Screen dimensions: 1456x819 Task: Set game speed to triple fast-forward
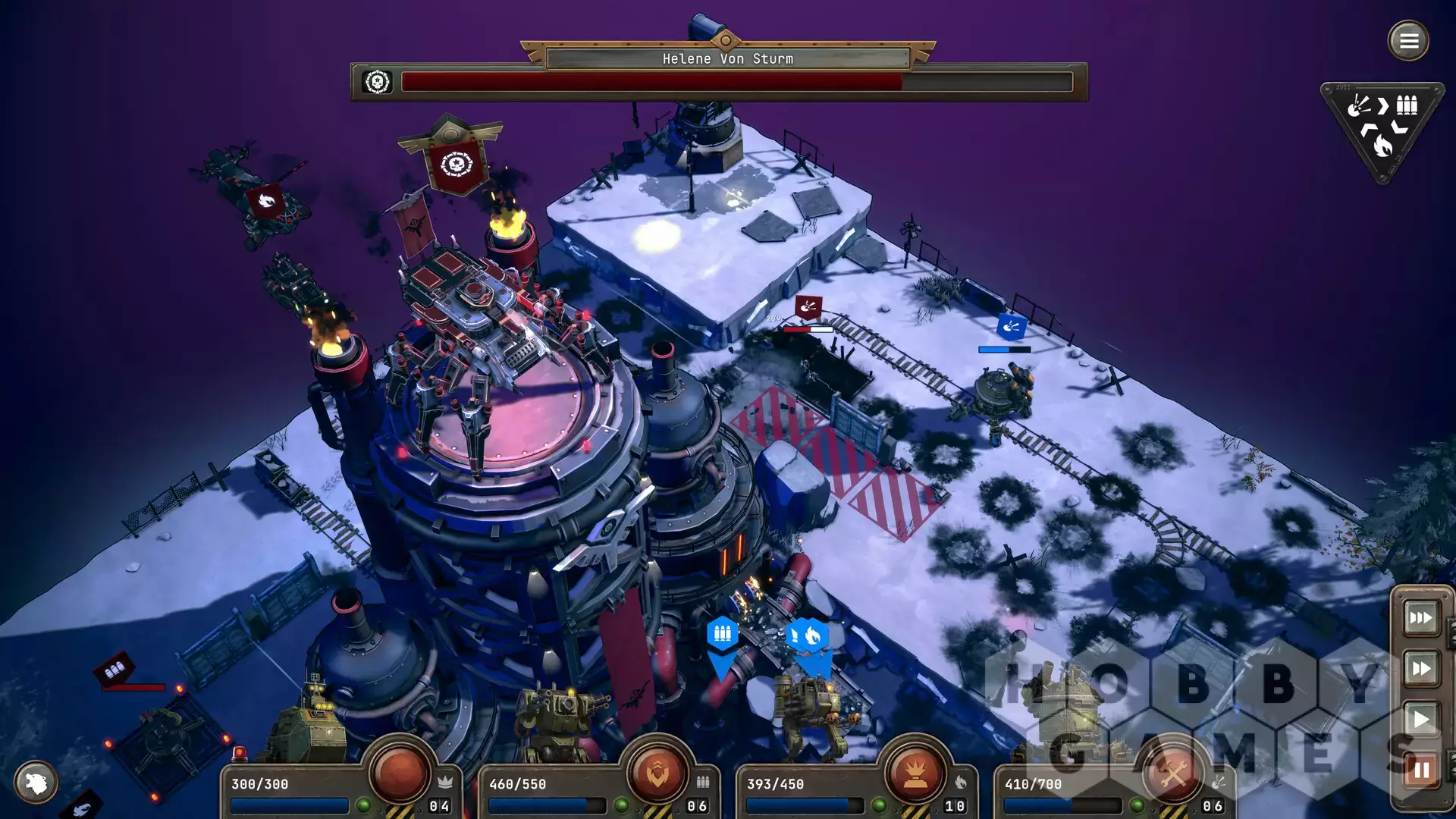pyautogui.click(x=1420, y=618)
